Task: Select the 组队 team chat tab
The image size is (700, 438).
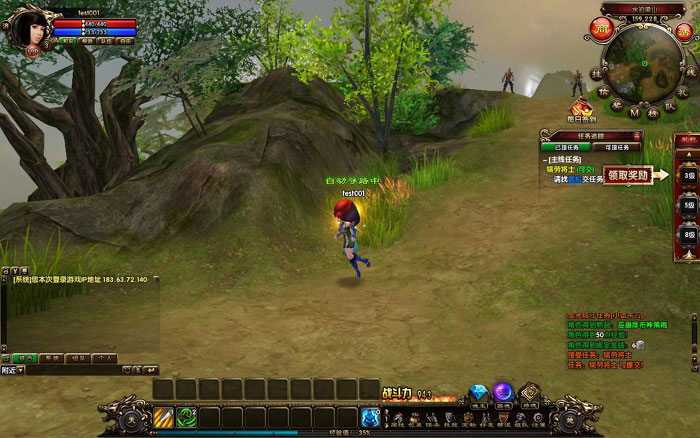Action: click(x=77, y=357)
